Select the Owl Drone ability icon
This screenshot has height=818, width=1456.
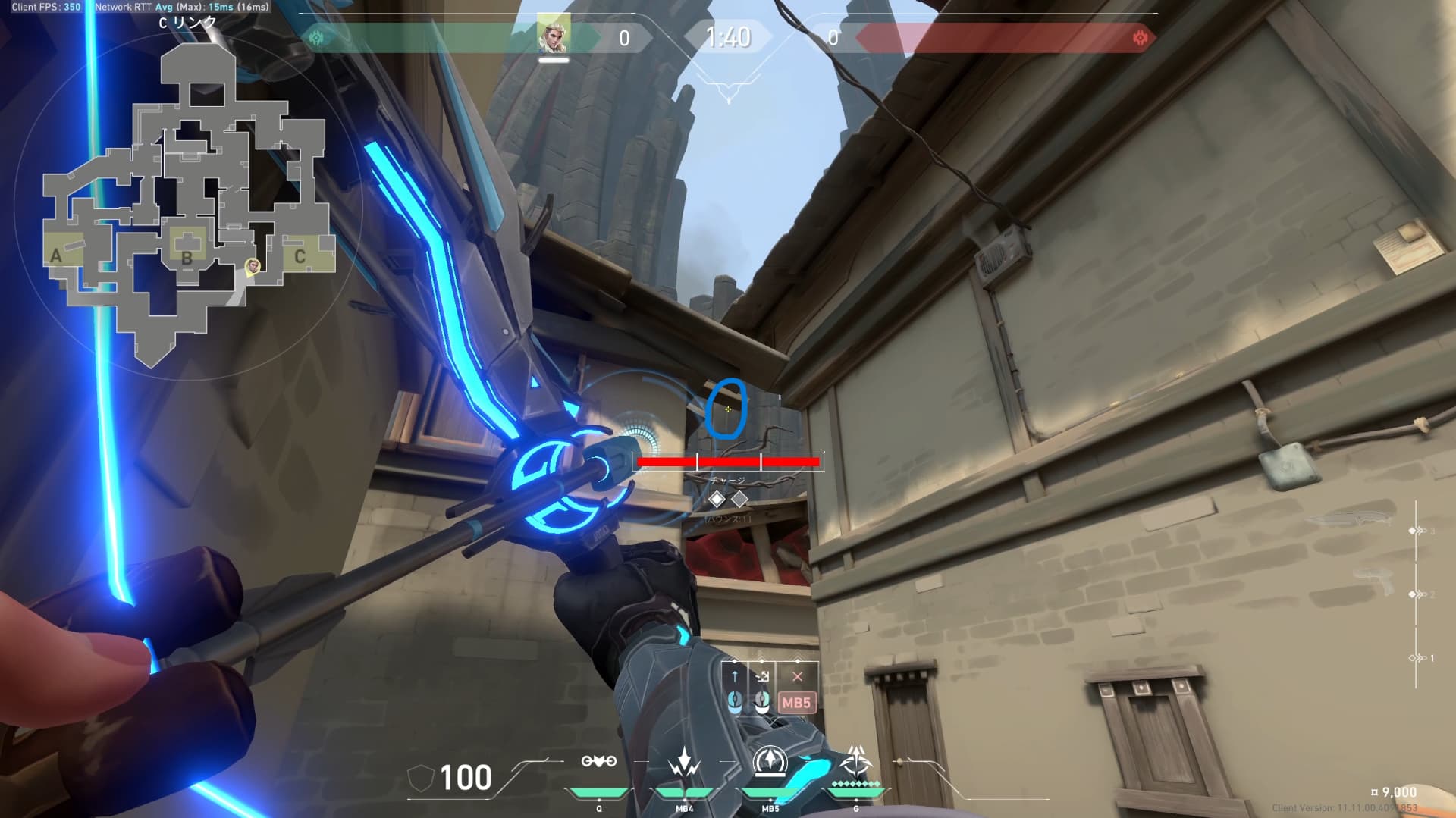(x=598, y=762)
